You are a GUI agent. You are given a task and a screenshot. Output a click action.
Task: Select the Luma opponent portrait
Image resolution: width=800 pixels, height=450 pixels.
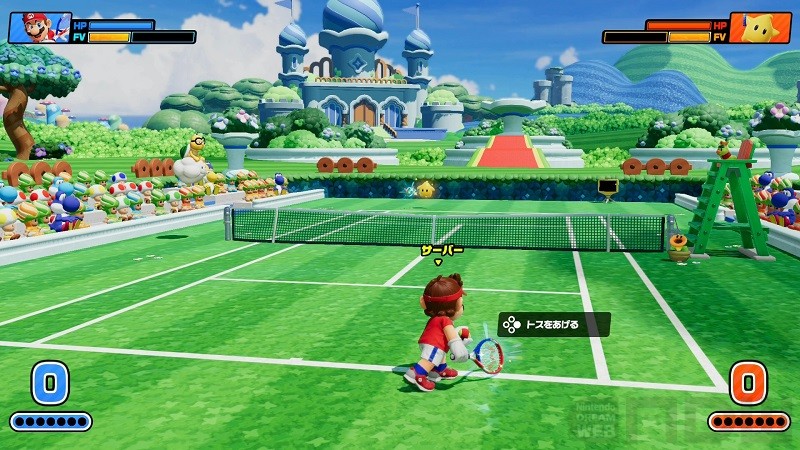[x=760, y=27]
